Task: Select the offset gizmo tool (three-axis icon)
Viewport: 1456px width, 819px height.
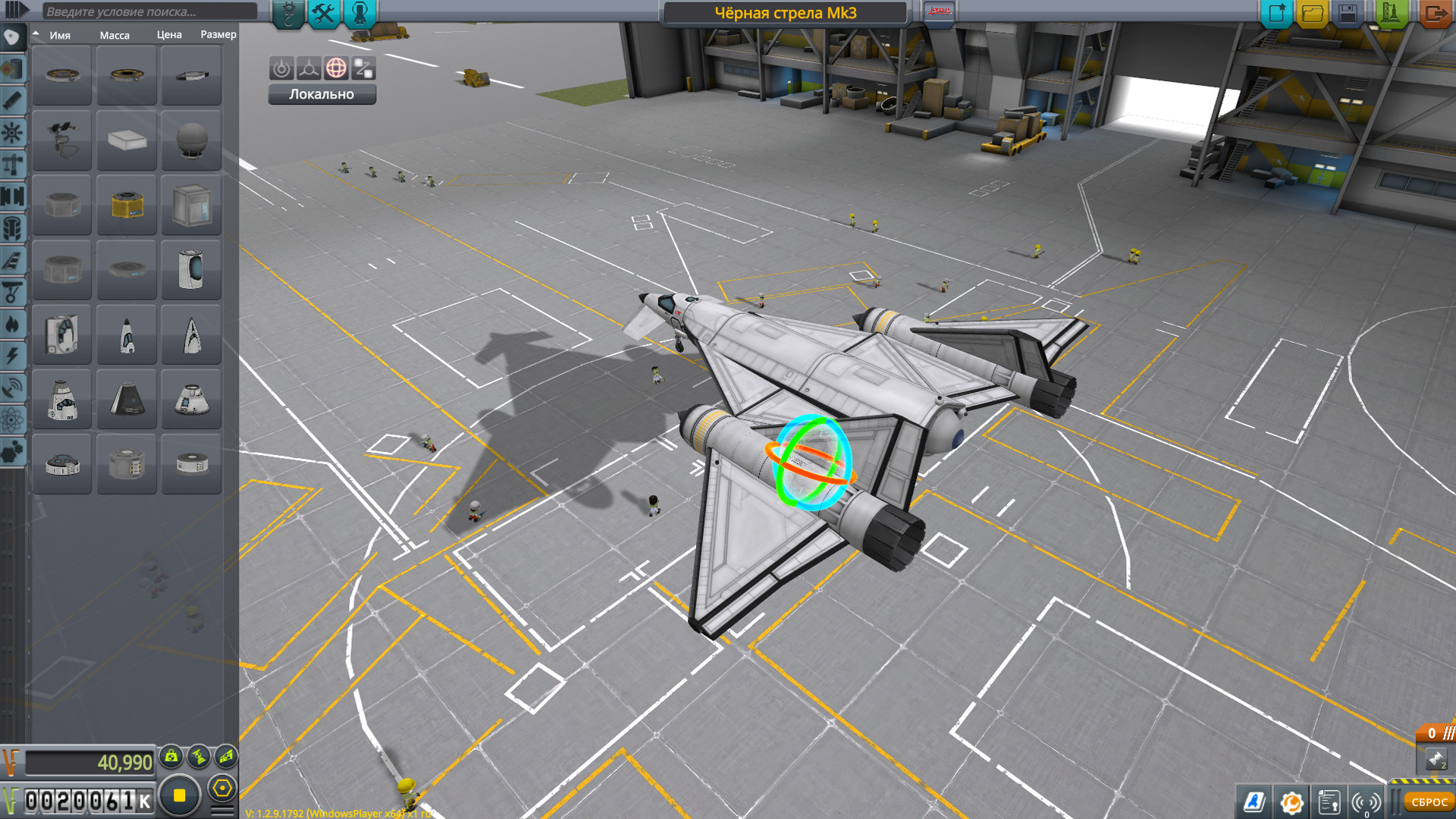Action: pyautogui.click(x=309, y=68)
